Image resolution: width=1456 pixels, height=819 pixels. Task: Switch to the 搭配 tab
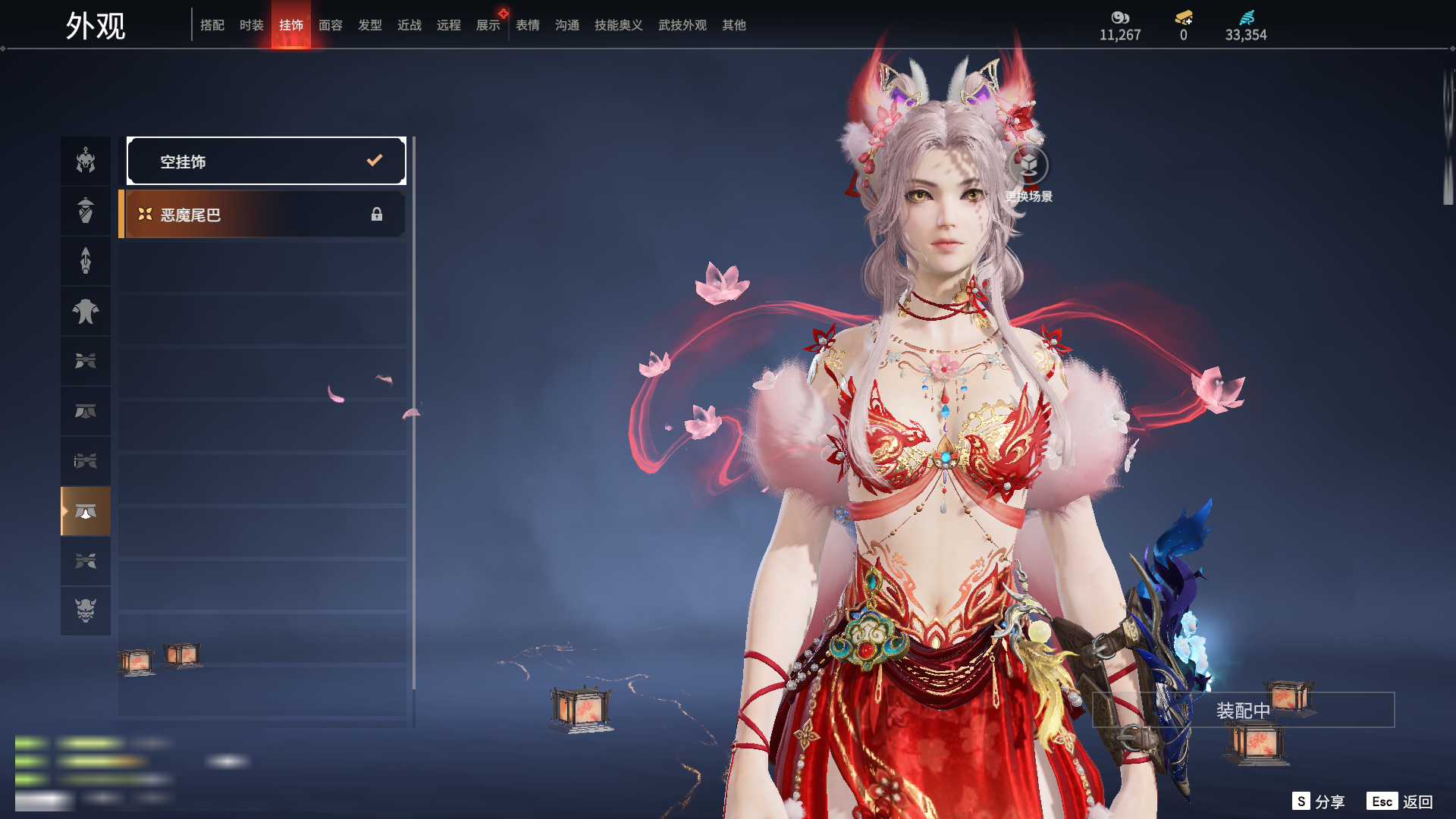coord(212,25)
